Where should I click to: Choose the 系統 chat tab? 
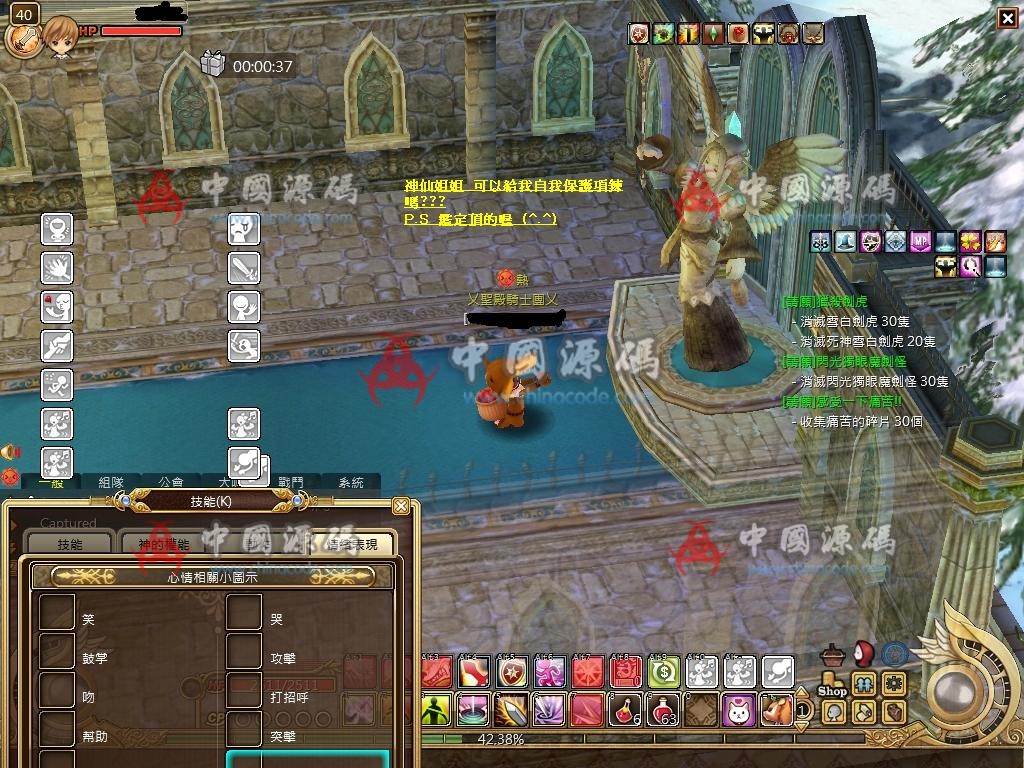(350, 482)
